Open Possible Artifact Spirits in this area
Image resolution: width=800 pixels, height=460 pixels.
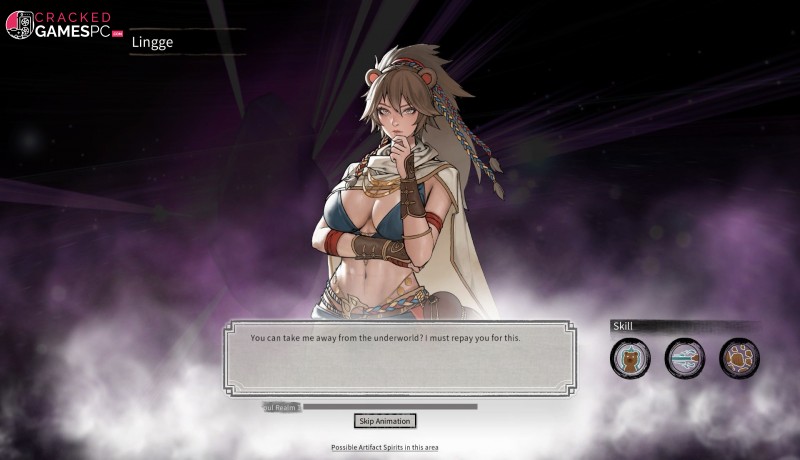(384, 447)
